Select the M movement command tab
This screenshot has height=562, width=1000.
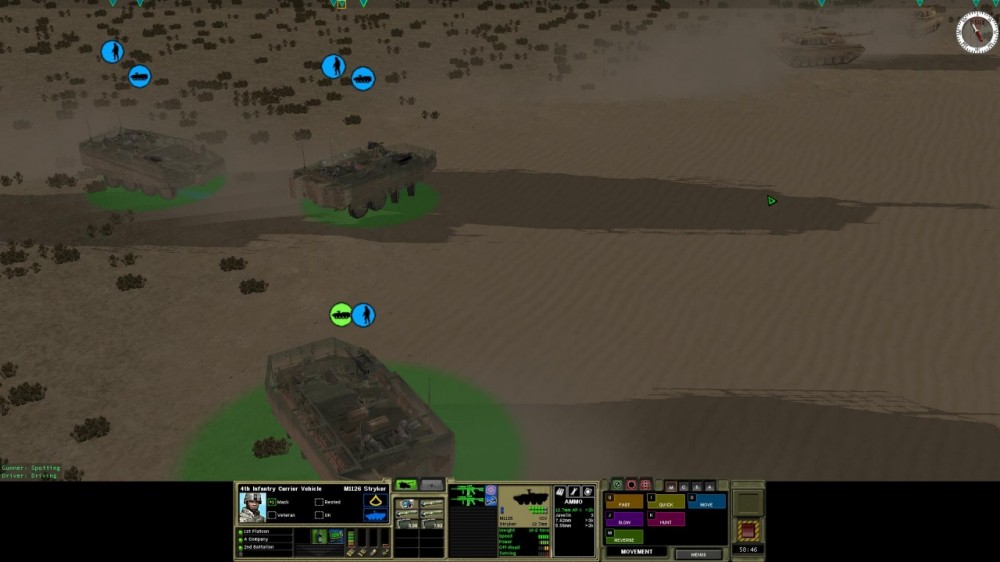pyautogui.click(x=670, y=486)
